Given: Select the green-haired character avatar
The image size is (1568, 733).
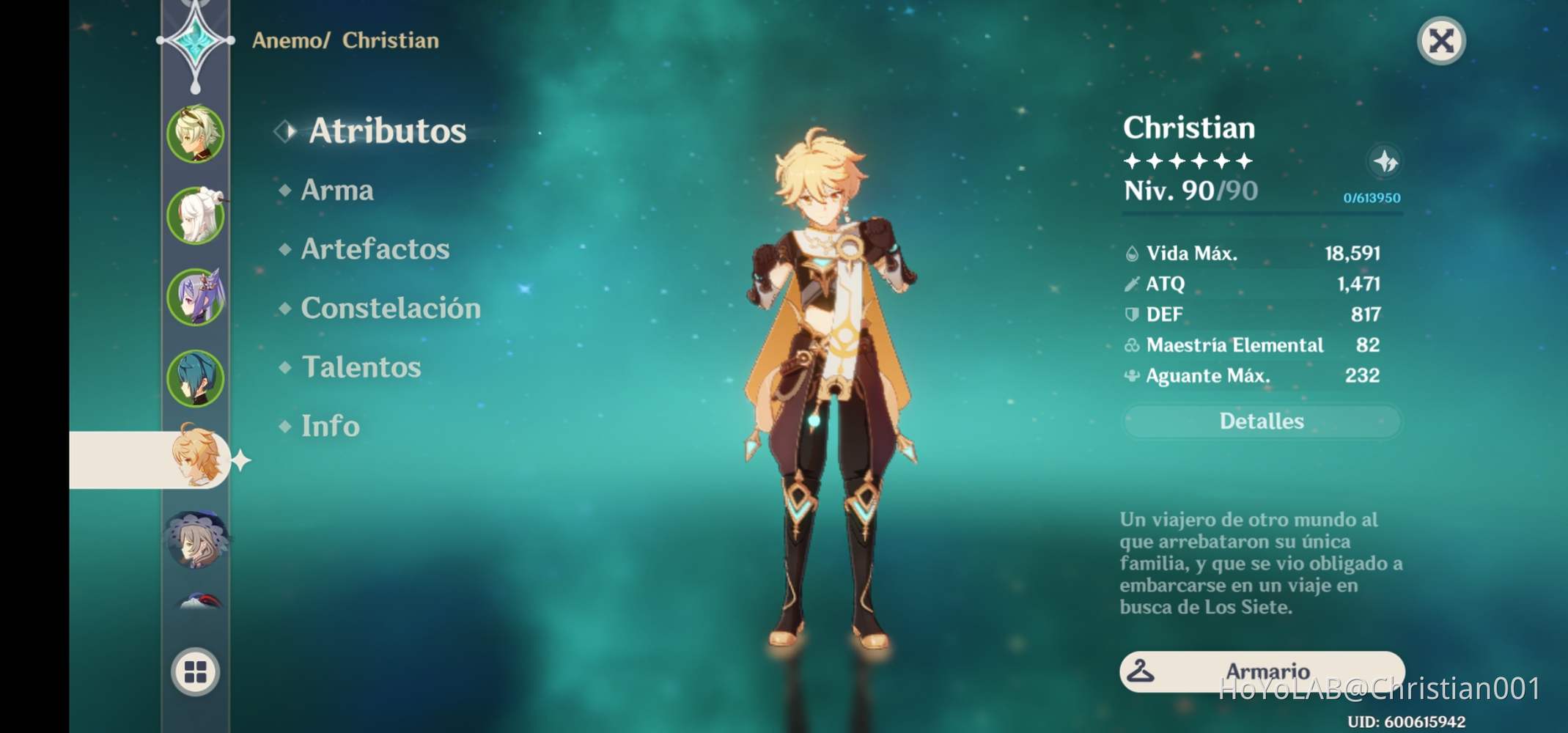Looking at the screenshot, I should coord(194,134).
